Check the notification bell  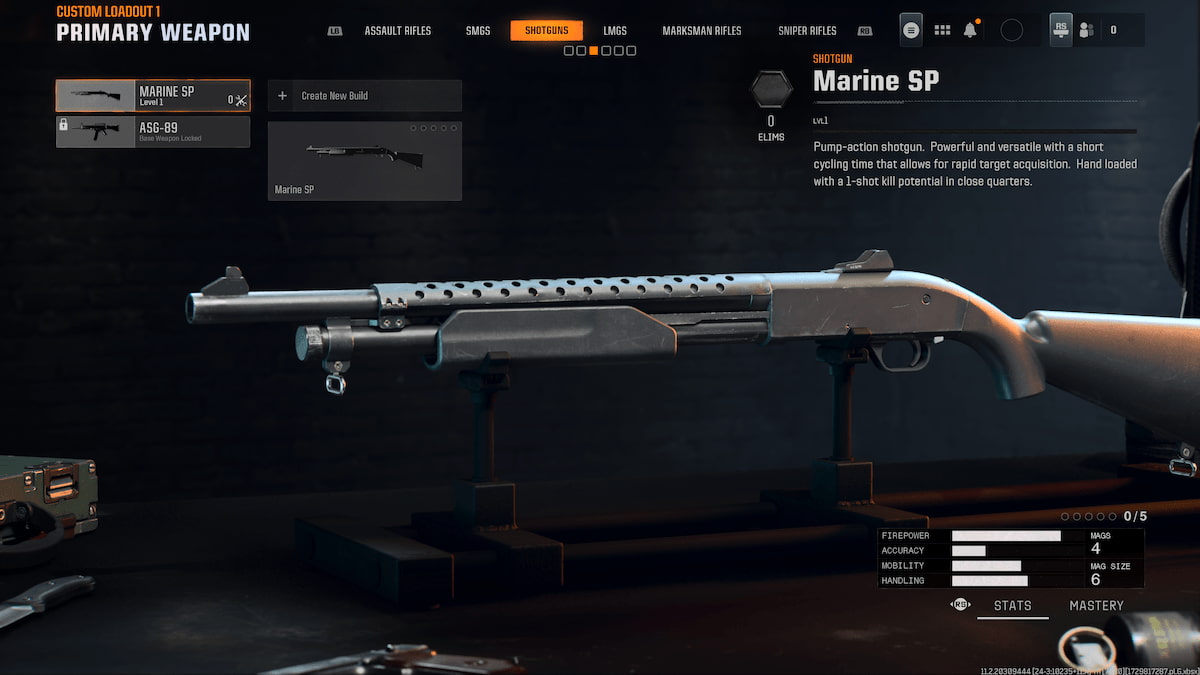click(x=970, y=30)
